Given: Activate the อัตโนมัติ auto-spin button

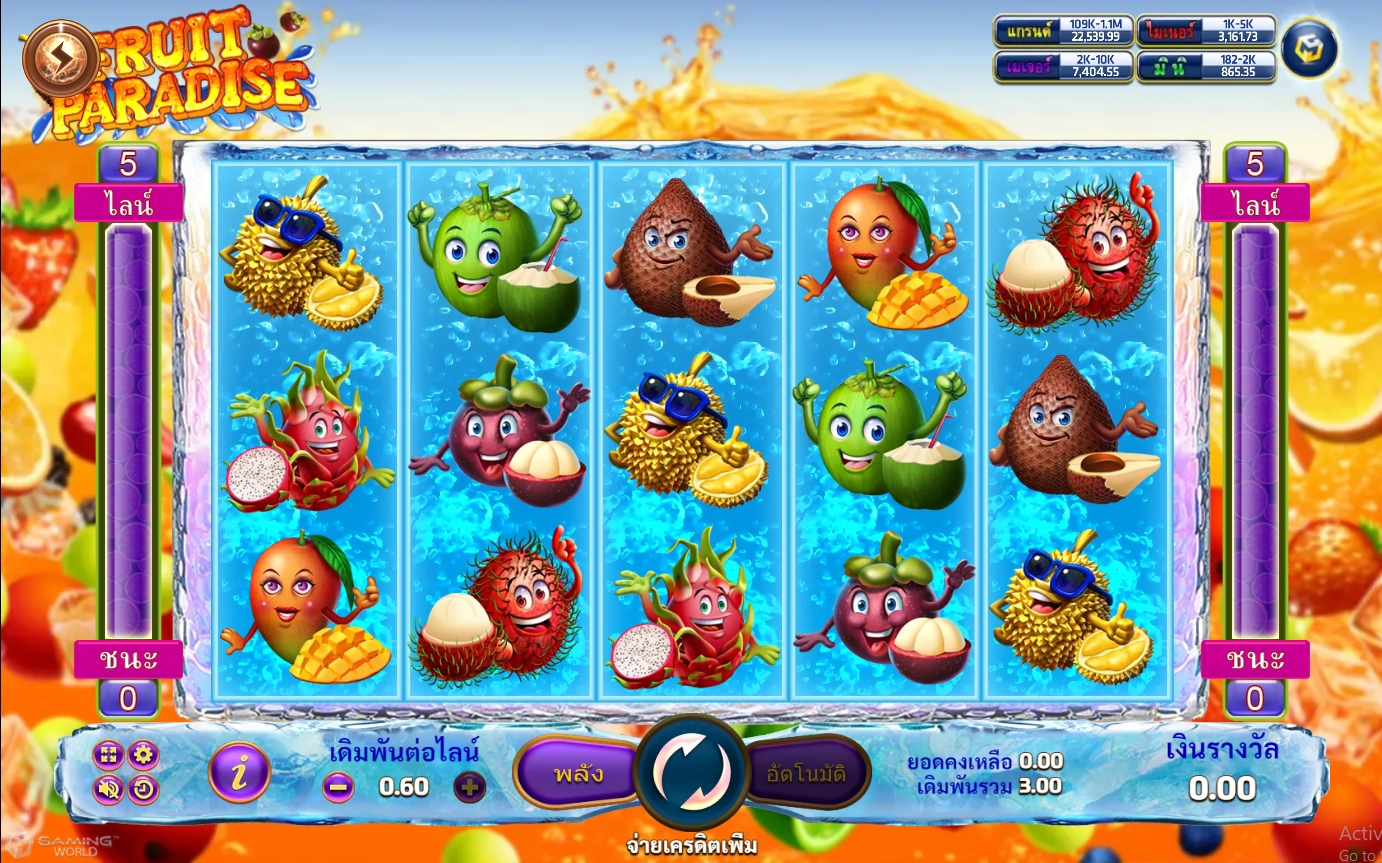Looking at the screenshot, I should [806, 773].
